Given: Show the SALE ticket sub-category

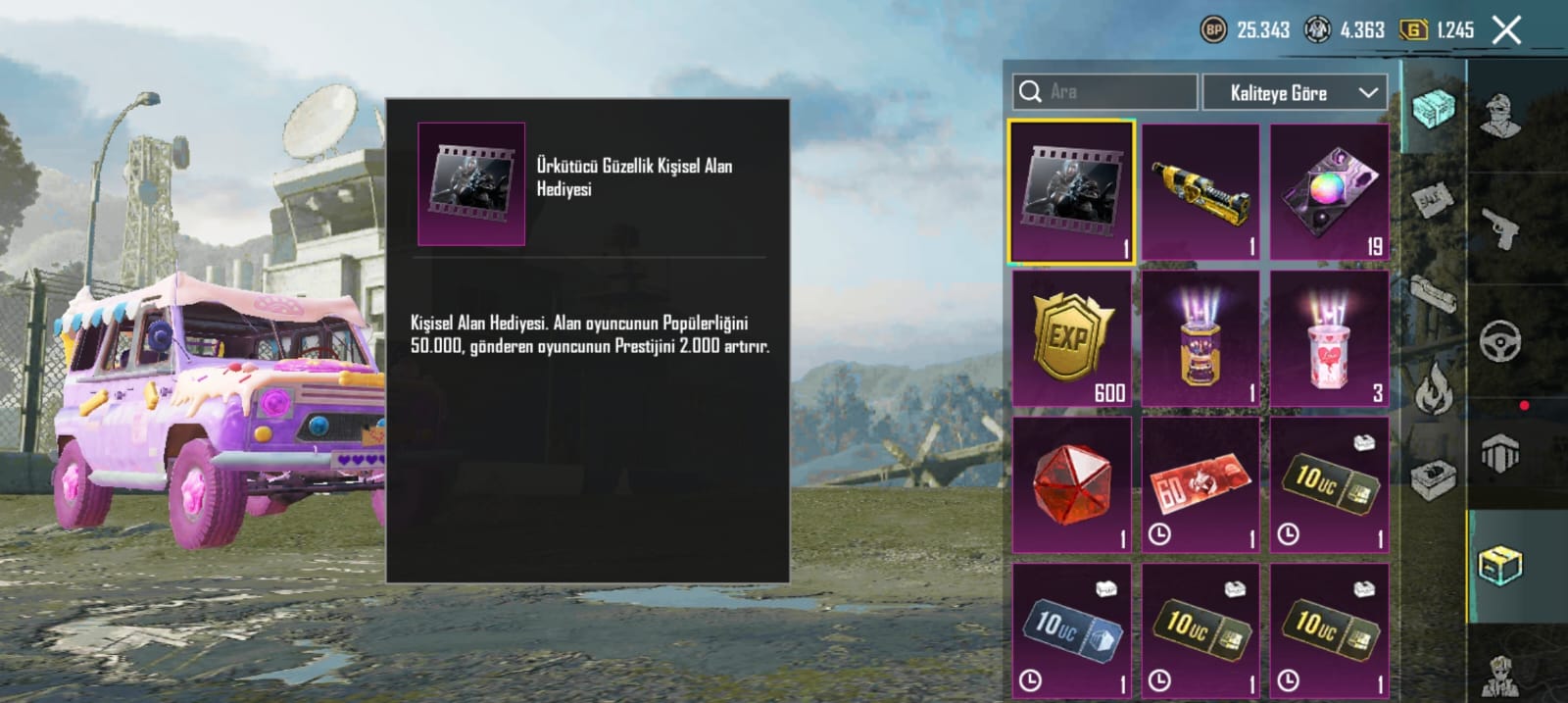Looking at the screenshot, I should pyautogui.click(x=1433, y=201).
